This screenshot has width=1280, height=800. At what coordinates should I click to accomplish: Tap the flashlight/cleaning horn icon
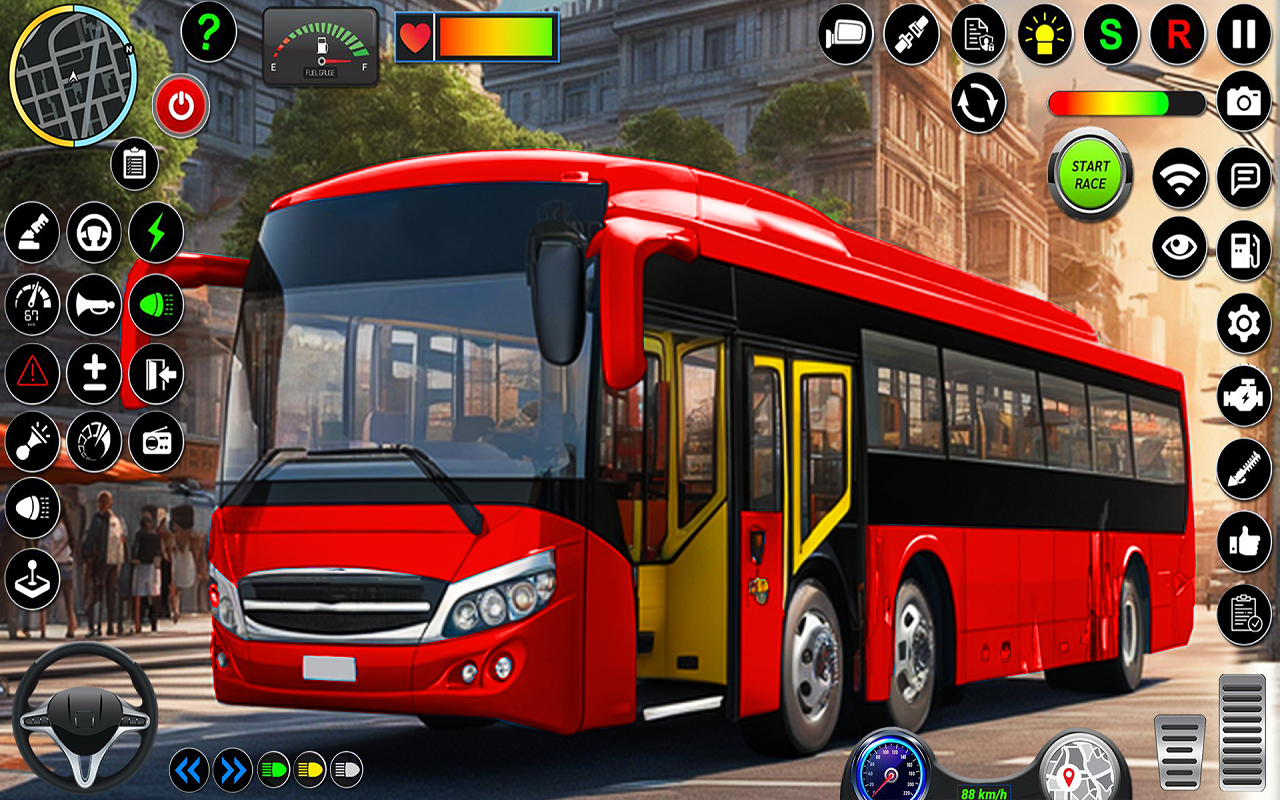32,441
